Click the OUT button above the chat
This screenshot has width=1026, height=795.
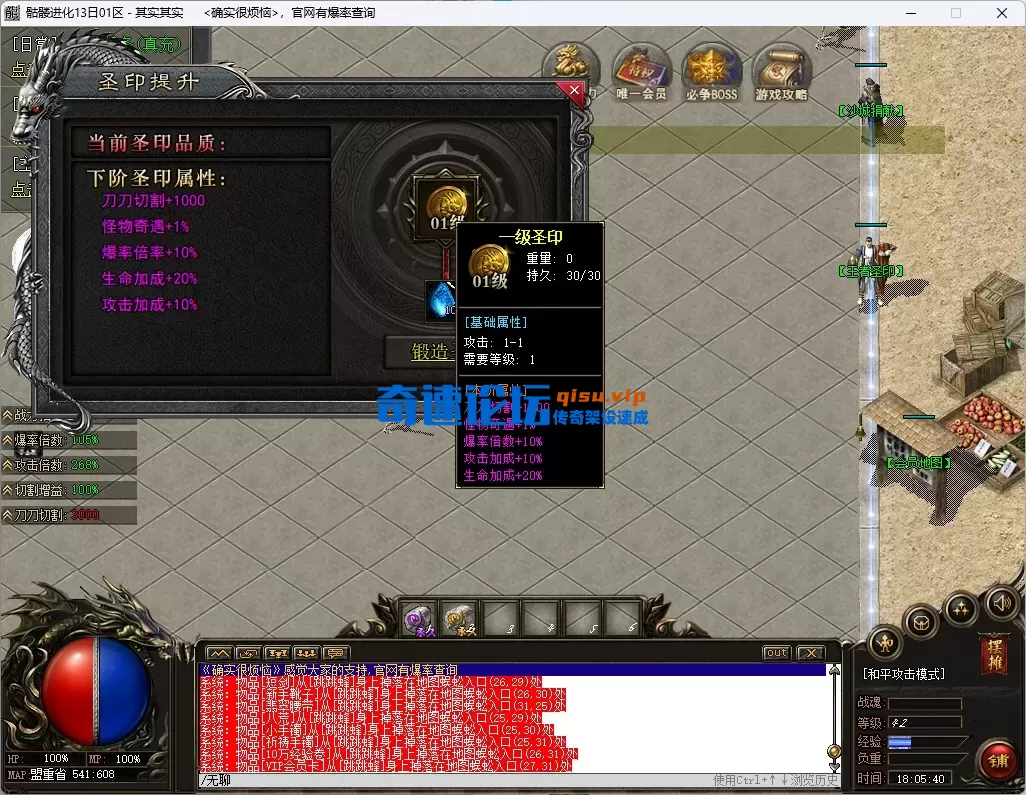tap(776, 653)
